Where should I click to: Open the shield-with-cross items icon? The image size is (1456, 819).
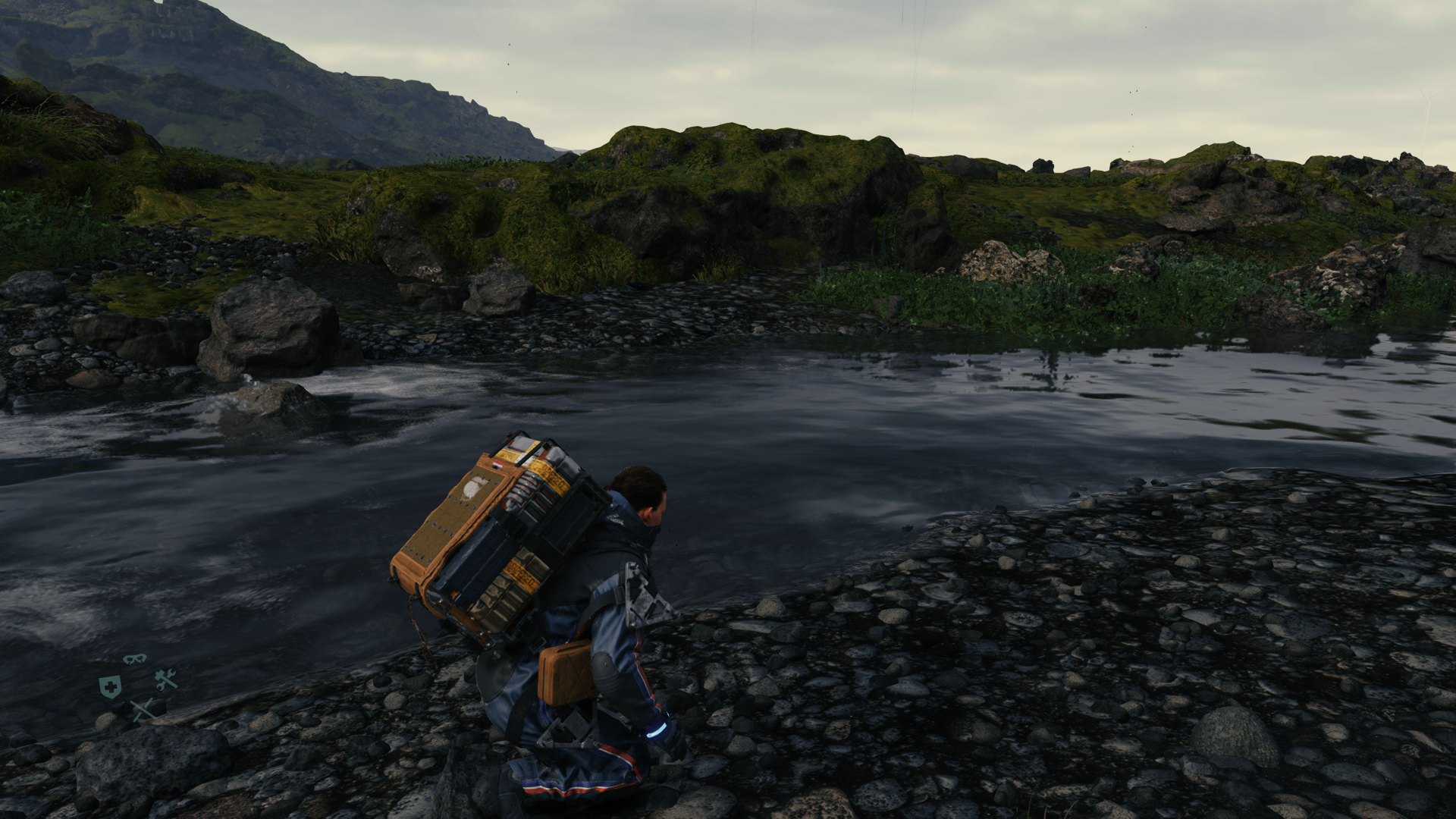pos(110,687)
